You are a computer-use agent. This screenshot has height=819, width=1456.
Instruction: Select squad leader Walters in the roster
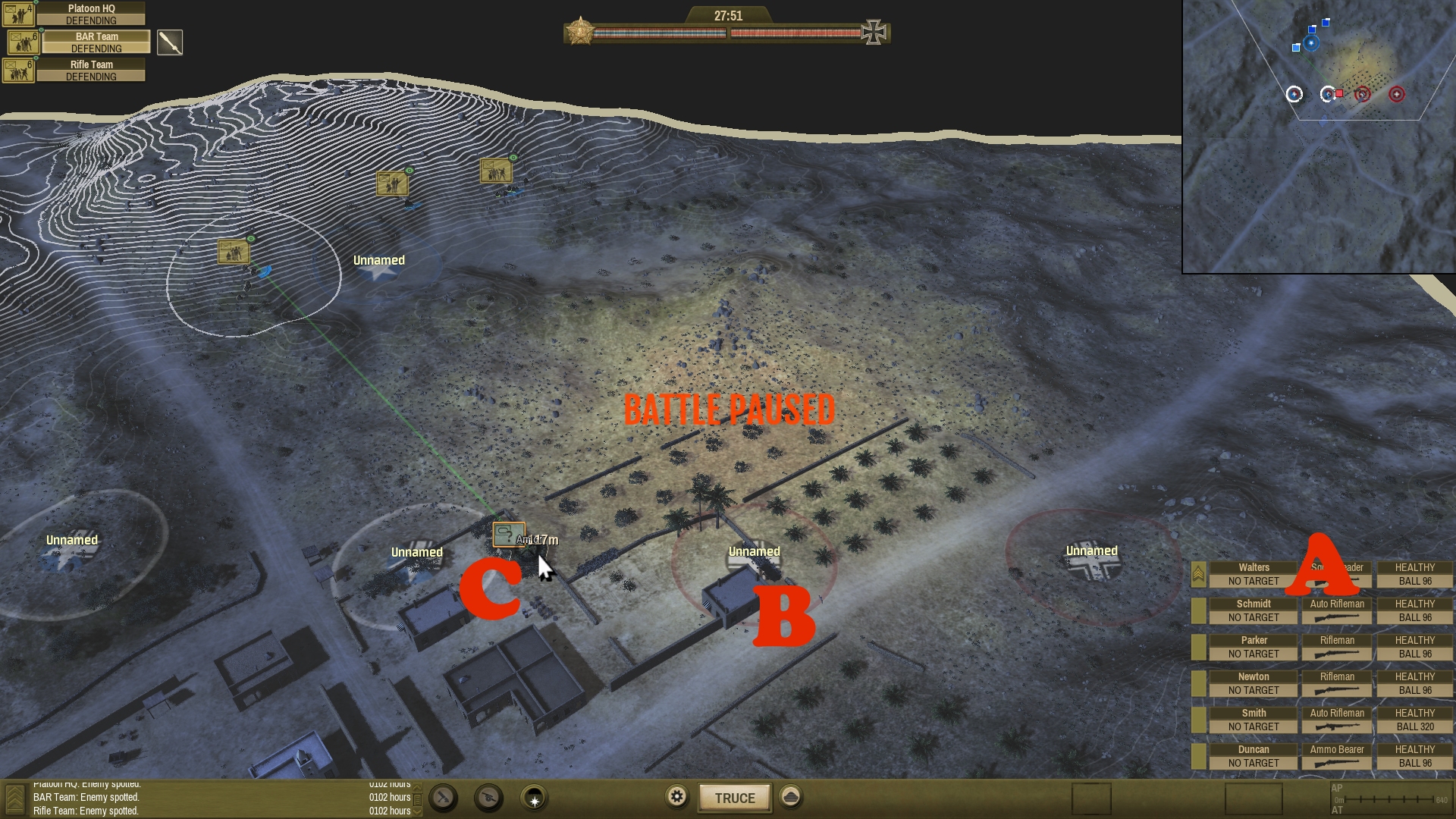click(x=1253, y=574)
